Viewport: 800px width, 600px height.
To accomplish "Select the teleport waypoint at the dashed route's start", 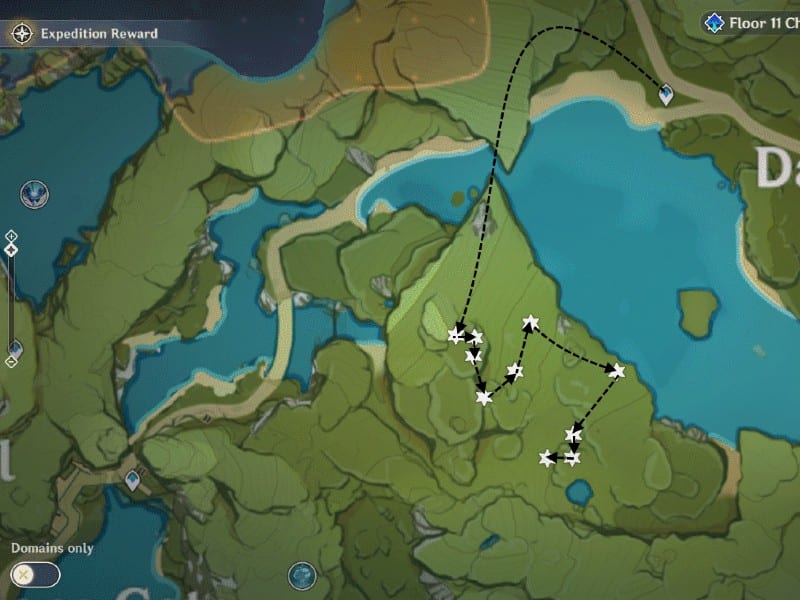I will click(x=666, y=95).
